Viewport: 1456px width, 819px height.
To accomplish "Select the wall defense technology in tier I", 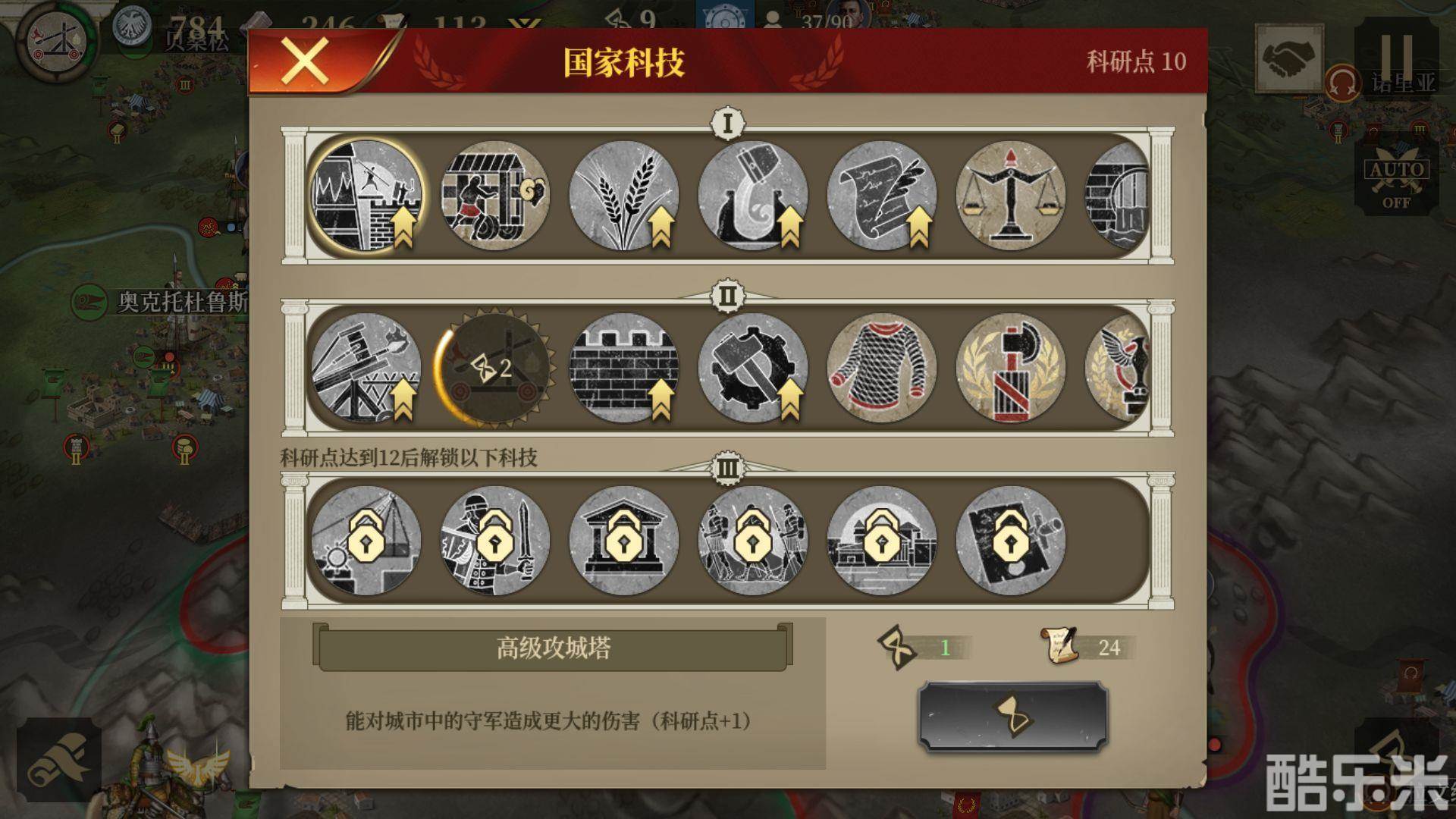I will (x=369, y=196).
